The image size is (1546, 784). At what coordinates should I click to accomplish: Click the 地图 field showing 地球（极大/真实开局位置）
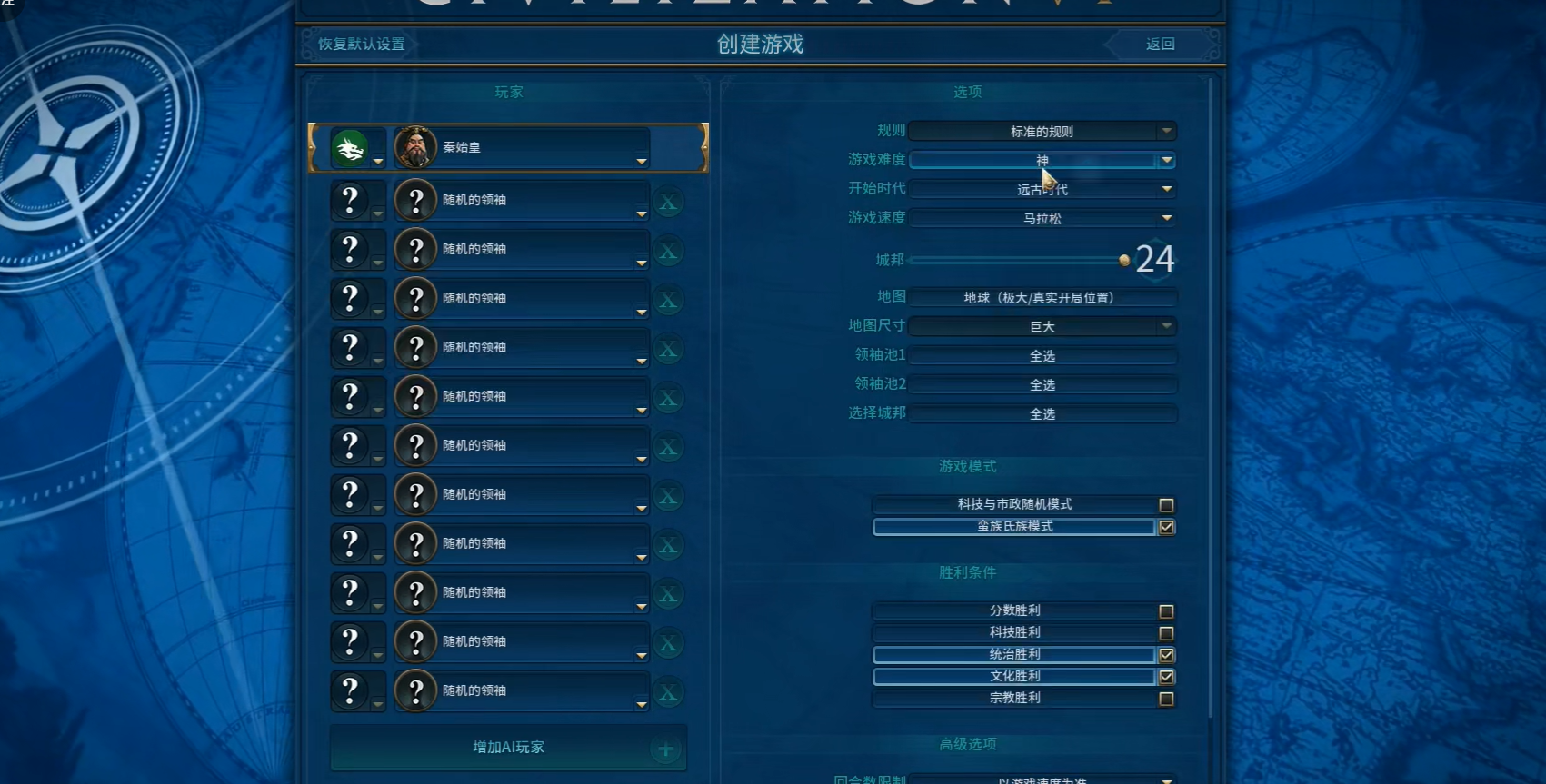[1039, 297]
